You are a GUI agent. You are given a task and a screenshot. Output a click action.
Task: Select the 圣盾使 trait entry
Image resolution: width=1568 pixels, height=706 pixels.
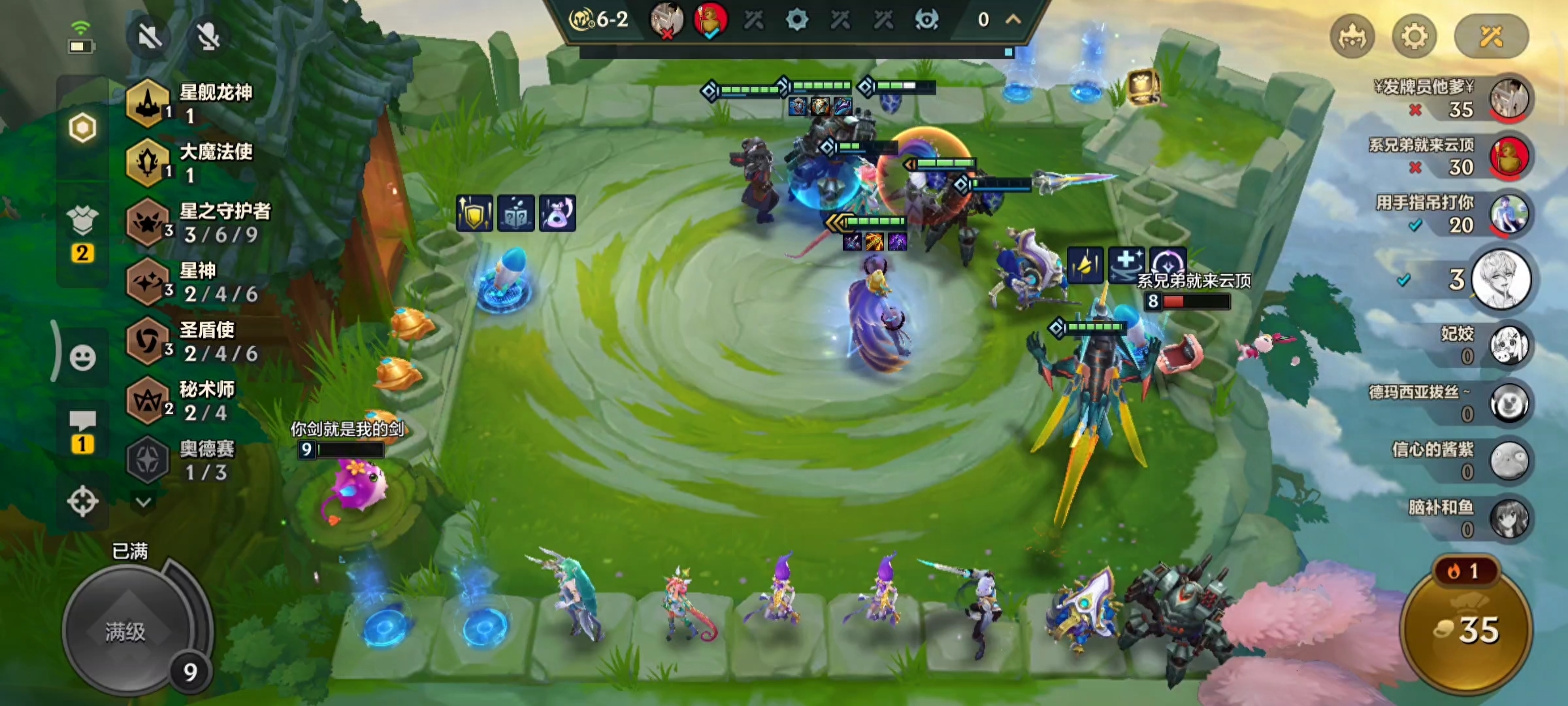(x=196, y=341)
